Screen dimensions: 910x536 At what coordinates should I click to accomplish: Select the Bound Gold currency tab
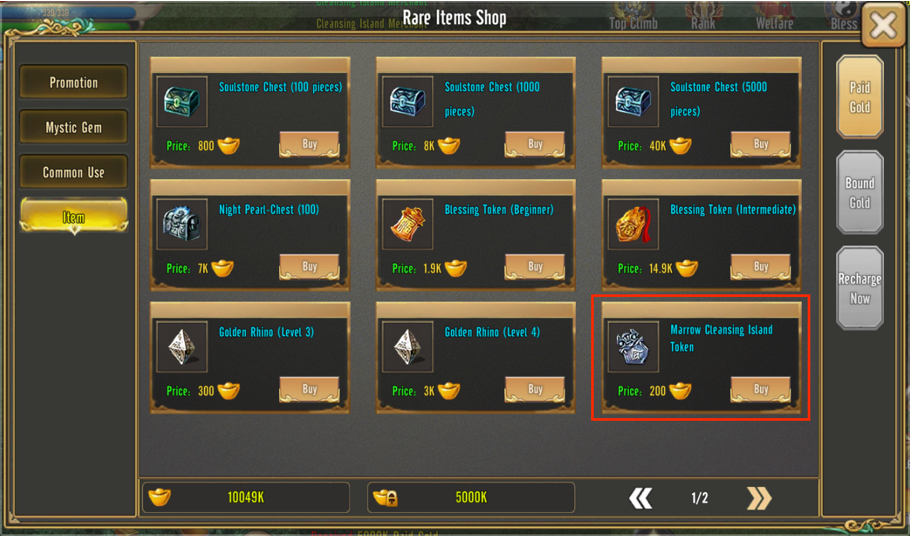pyautogui.click(x=860, y=192)
